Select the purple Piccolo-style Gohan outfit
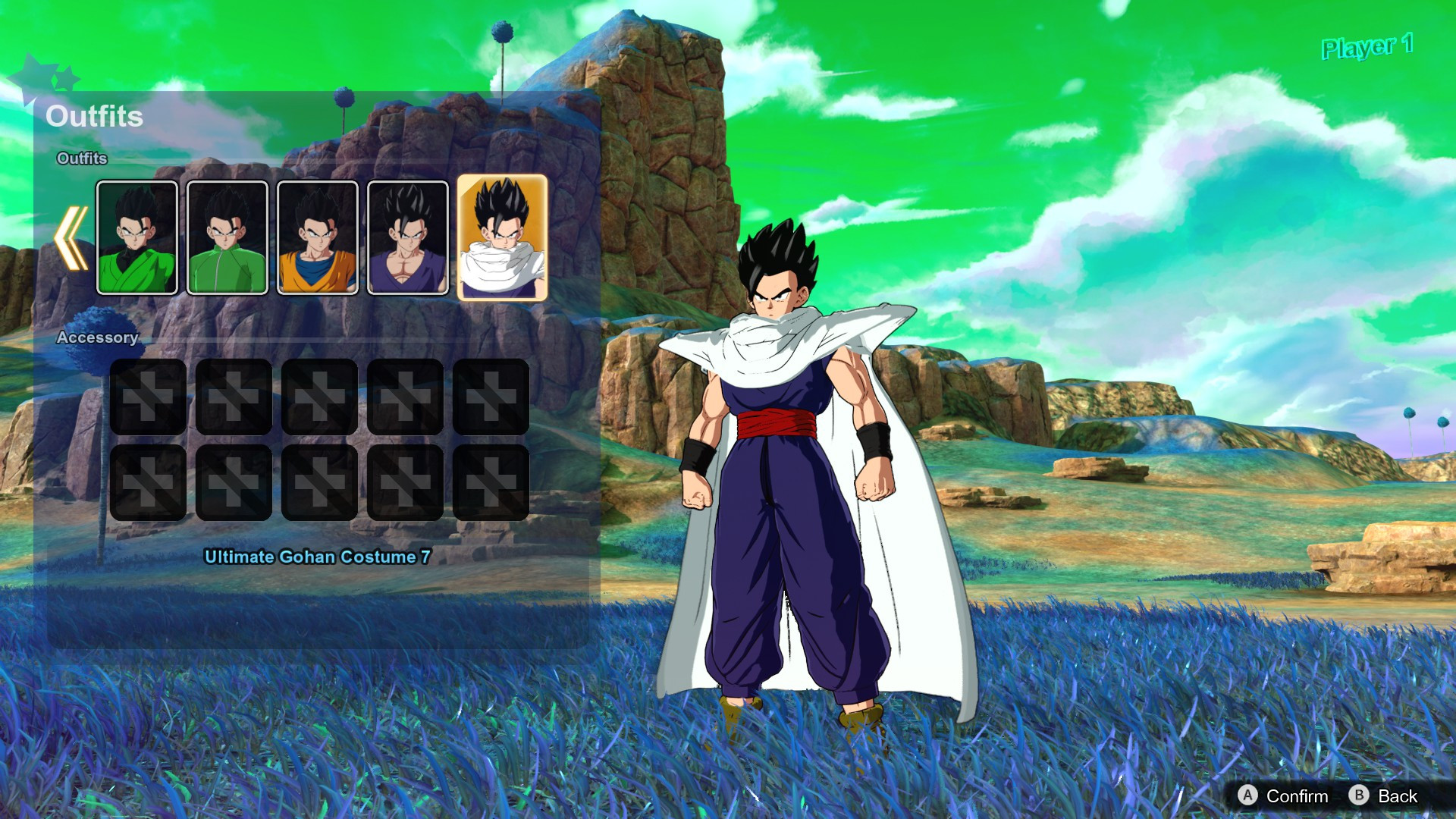Viewport: 1456px width, 819px height. pyautogui.click(x=406, y=237)
